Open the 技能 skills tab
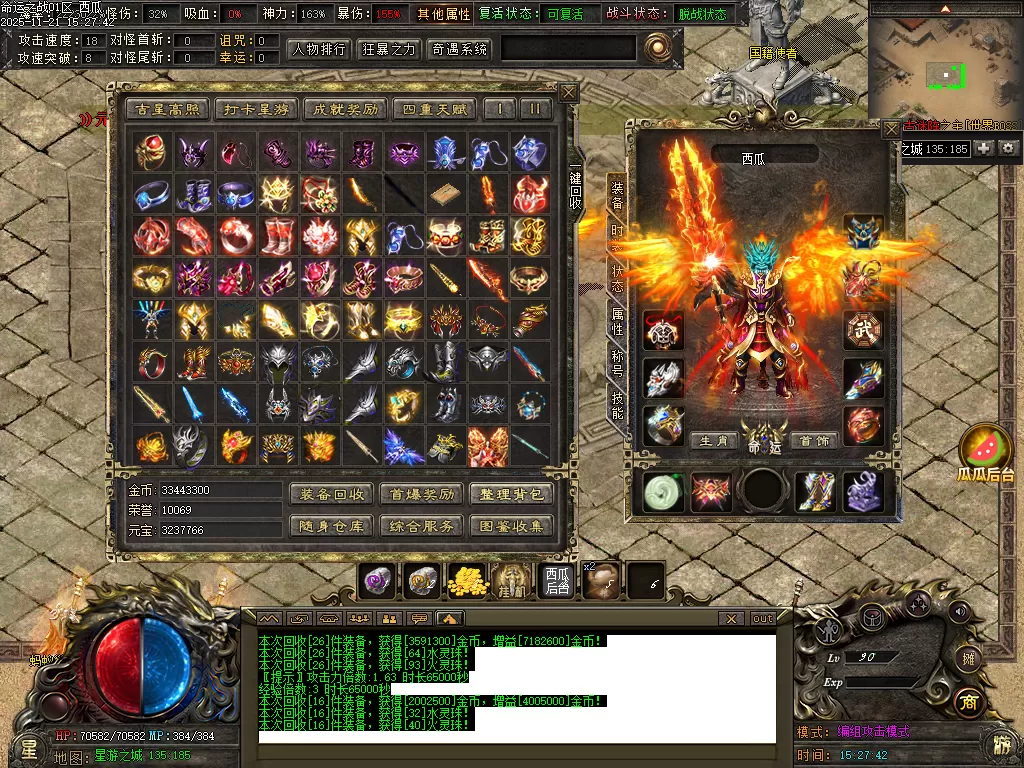Image resolution: width=1024 pixels, height=768 pixels. (617, 405)
